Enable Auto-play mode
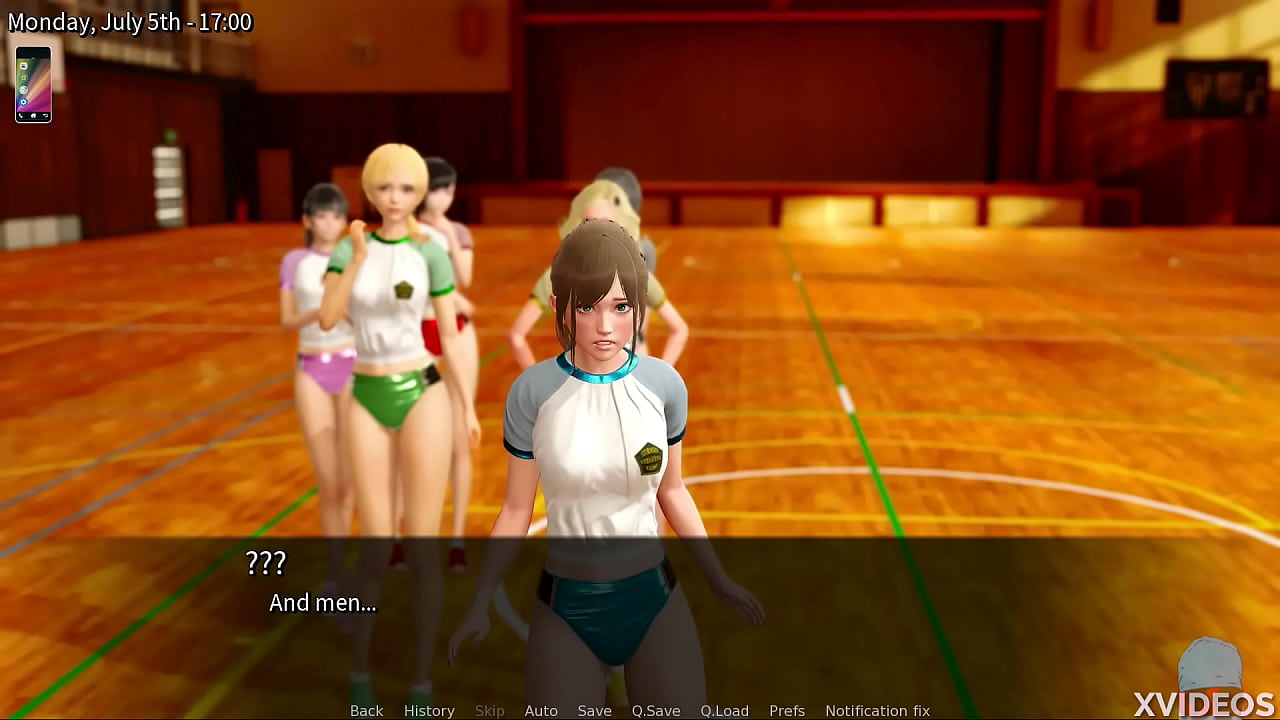 (x=541, y=710)
